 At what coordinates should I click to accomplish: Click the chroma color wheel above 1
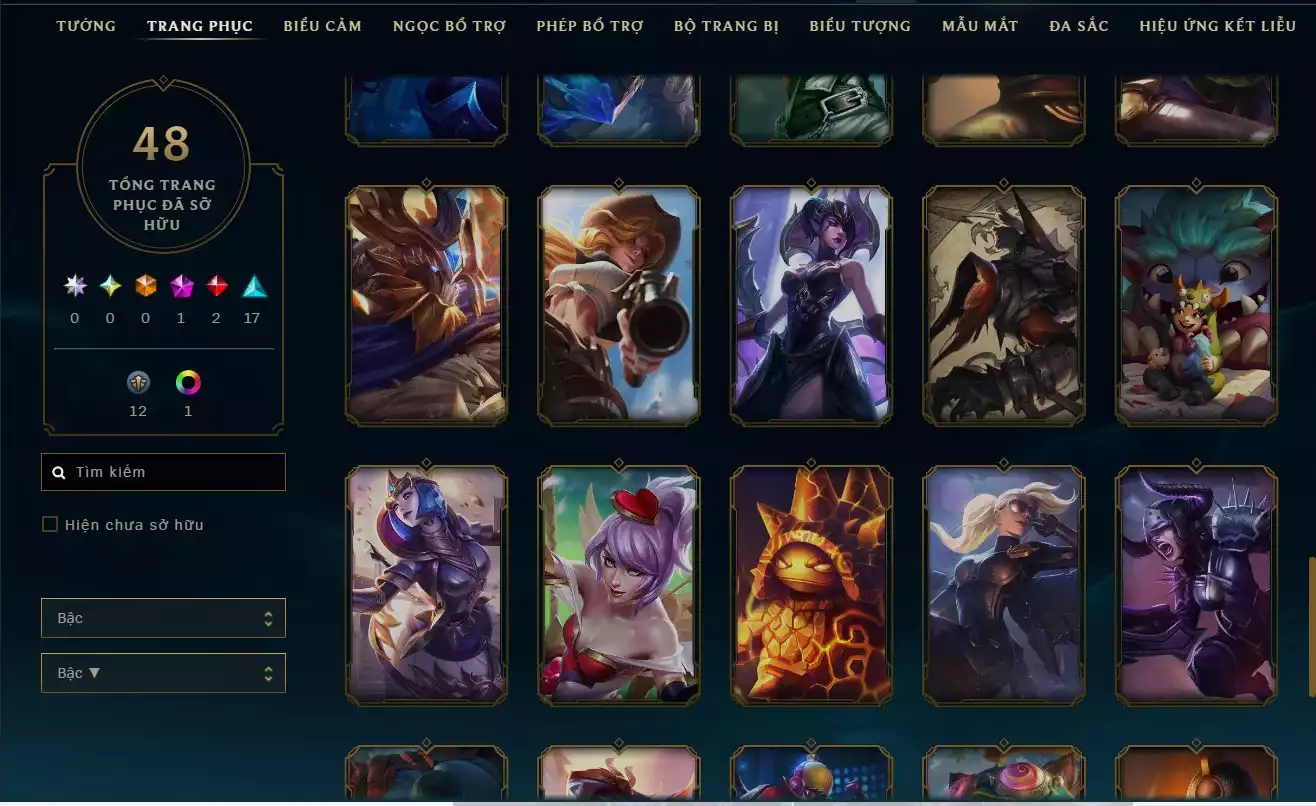tap(187, 383)
